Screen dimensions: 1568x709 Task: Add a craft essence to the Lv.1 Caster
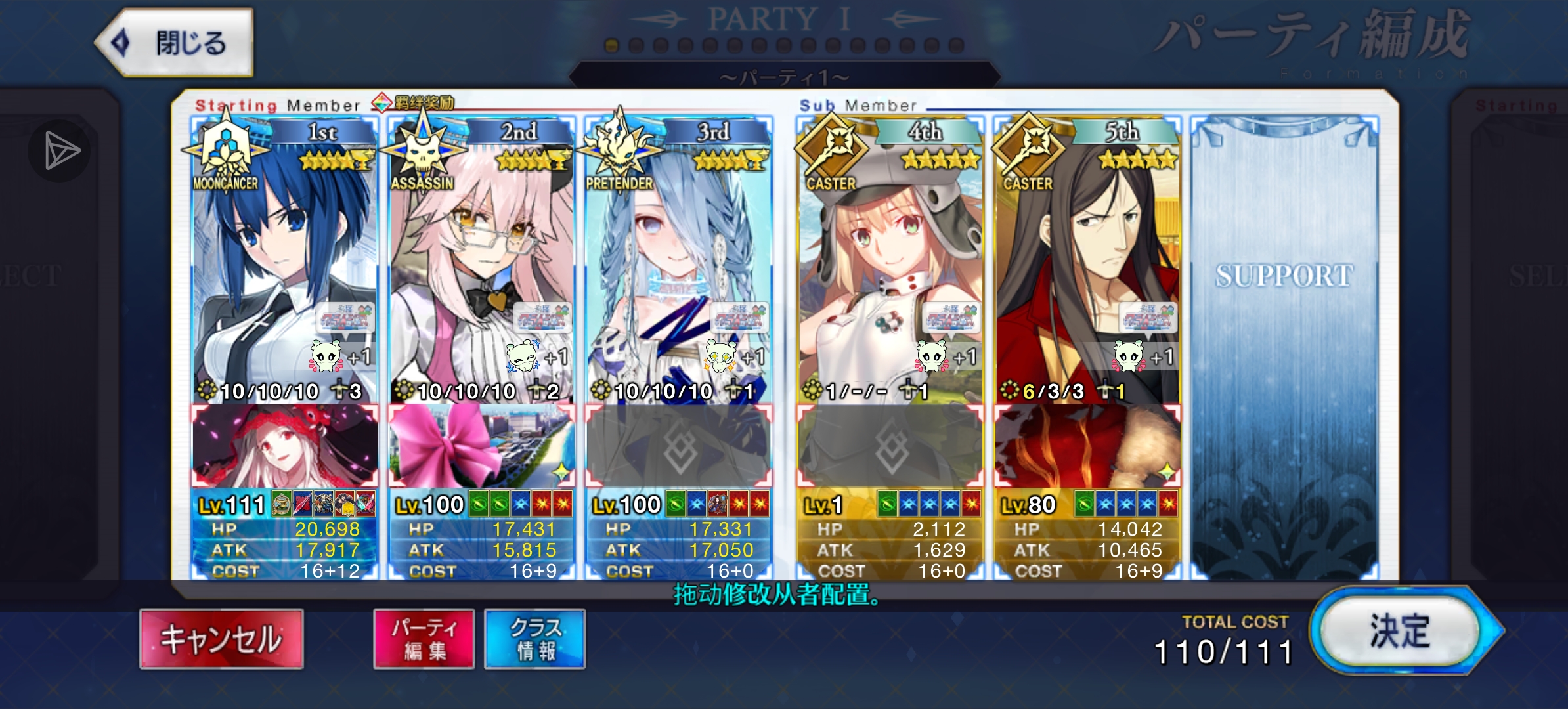(890, 448)
